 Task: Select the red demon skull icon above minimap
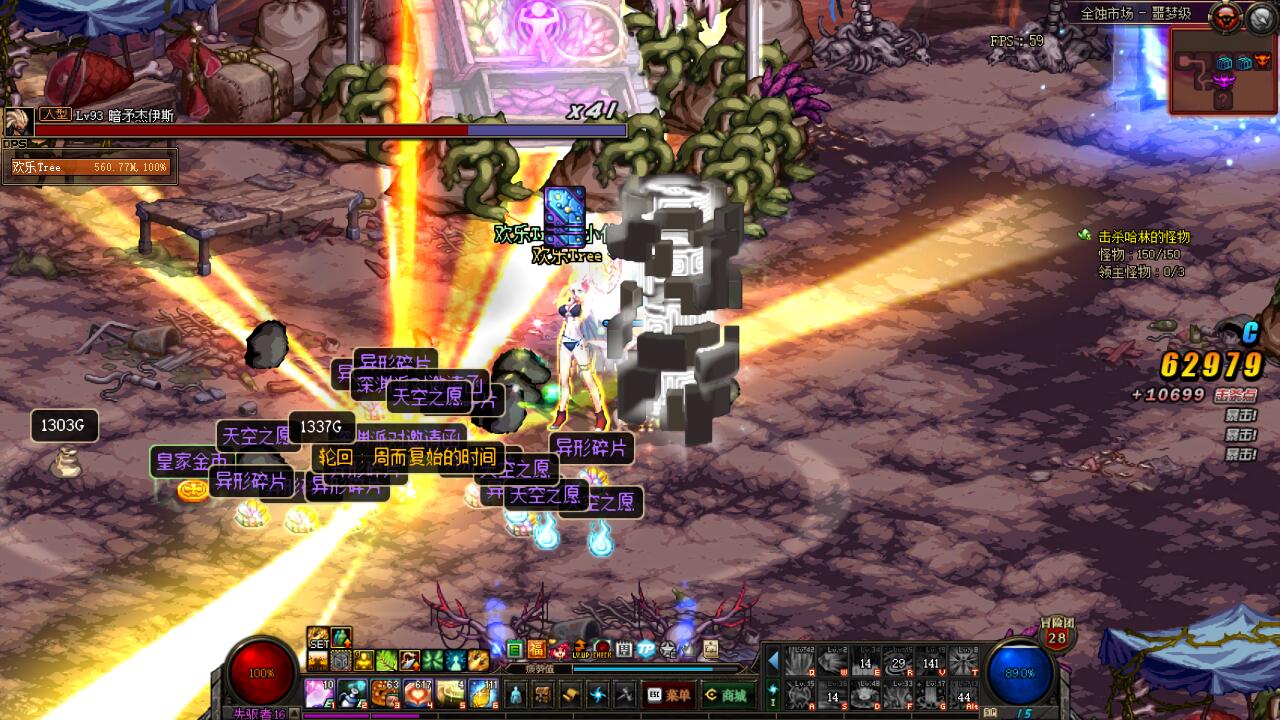tap(1224, 17)
